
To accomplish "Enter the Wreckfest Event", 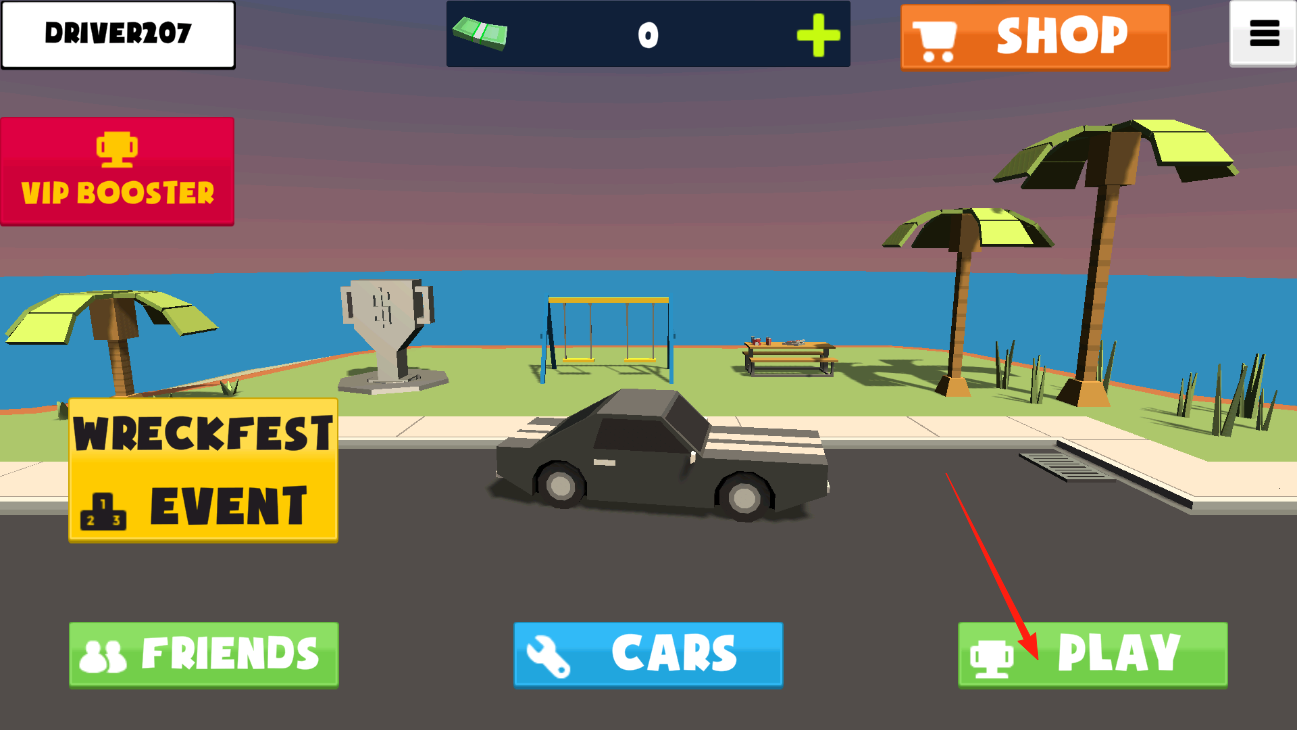I will pyautogui.click(x=203, y=470).
